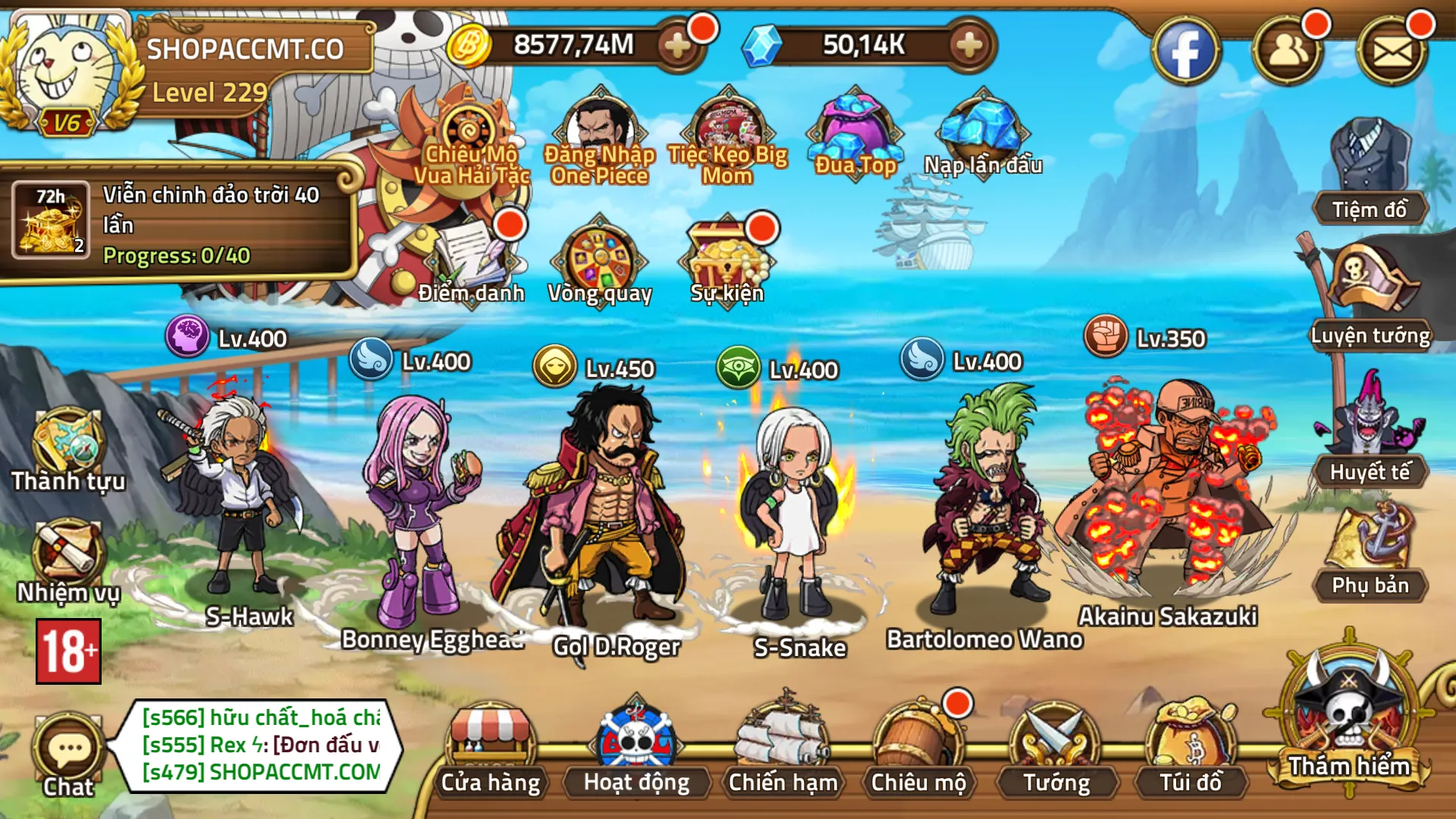Open the Nhiệm vụ quest scroll
The width and height of the screenshot is (1456, 819).
coord(67,557)
